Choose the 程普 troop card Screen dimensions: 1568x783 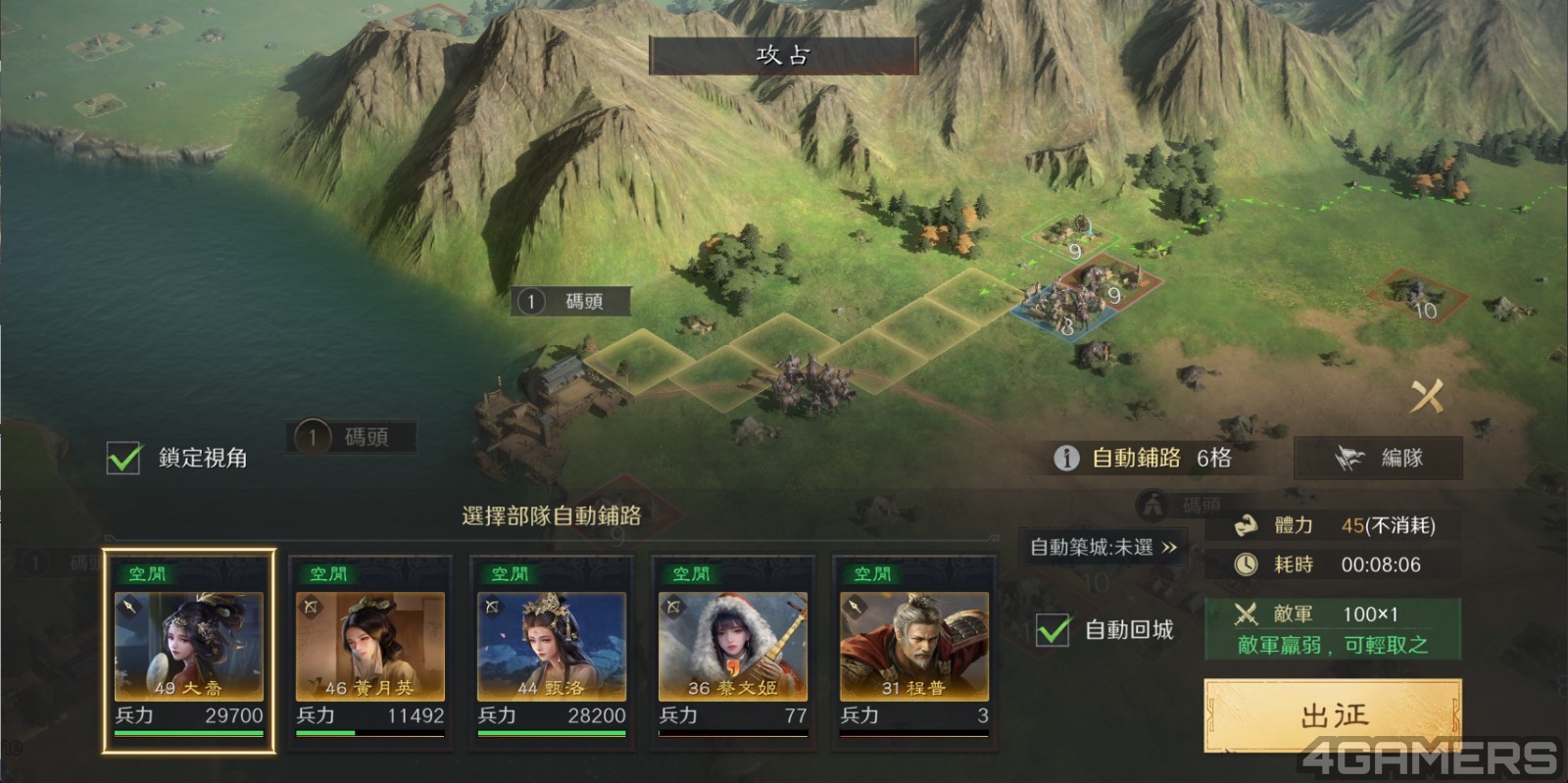pyautogui.click(x=913, y=649)
